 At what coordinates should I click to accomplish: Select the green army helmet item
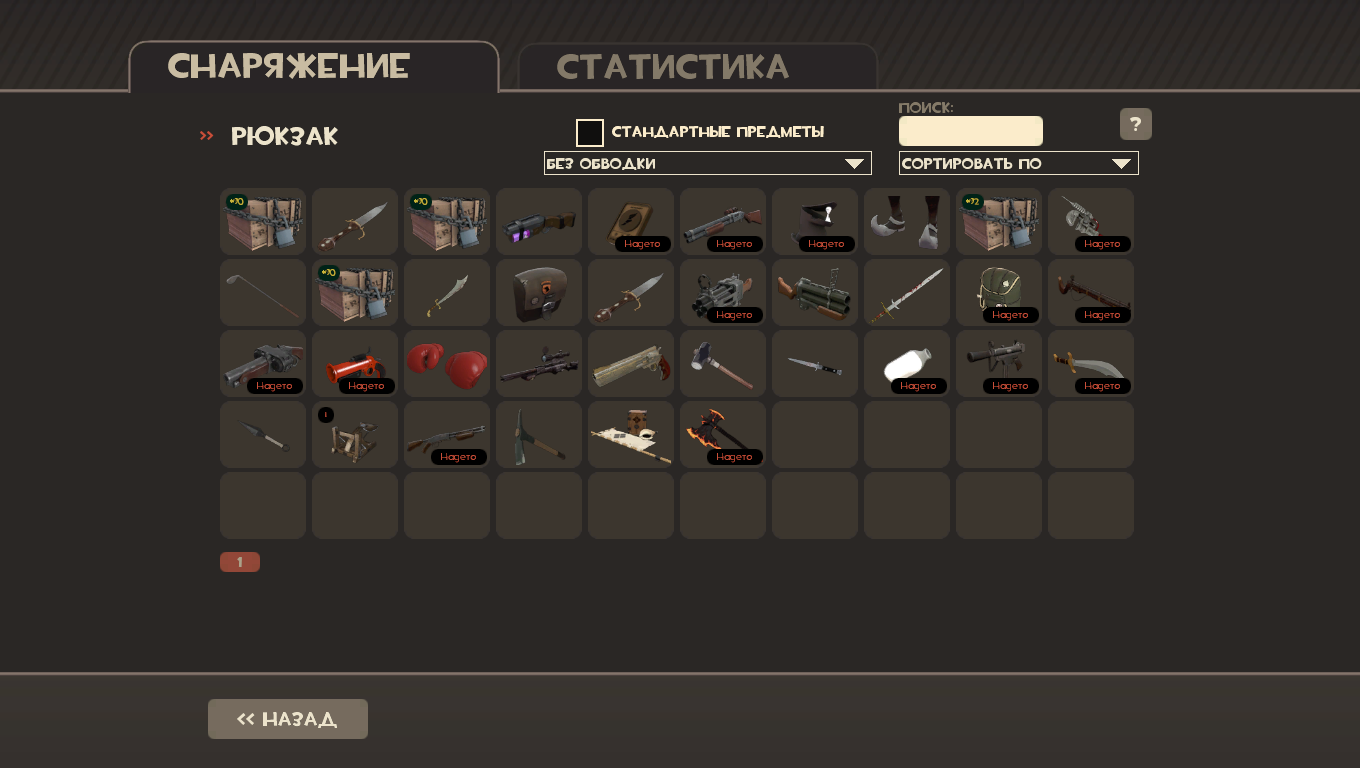coord(999,293)
